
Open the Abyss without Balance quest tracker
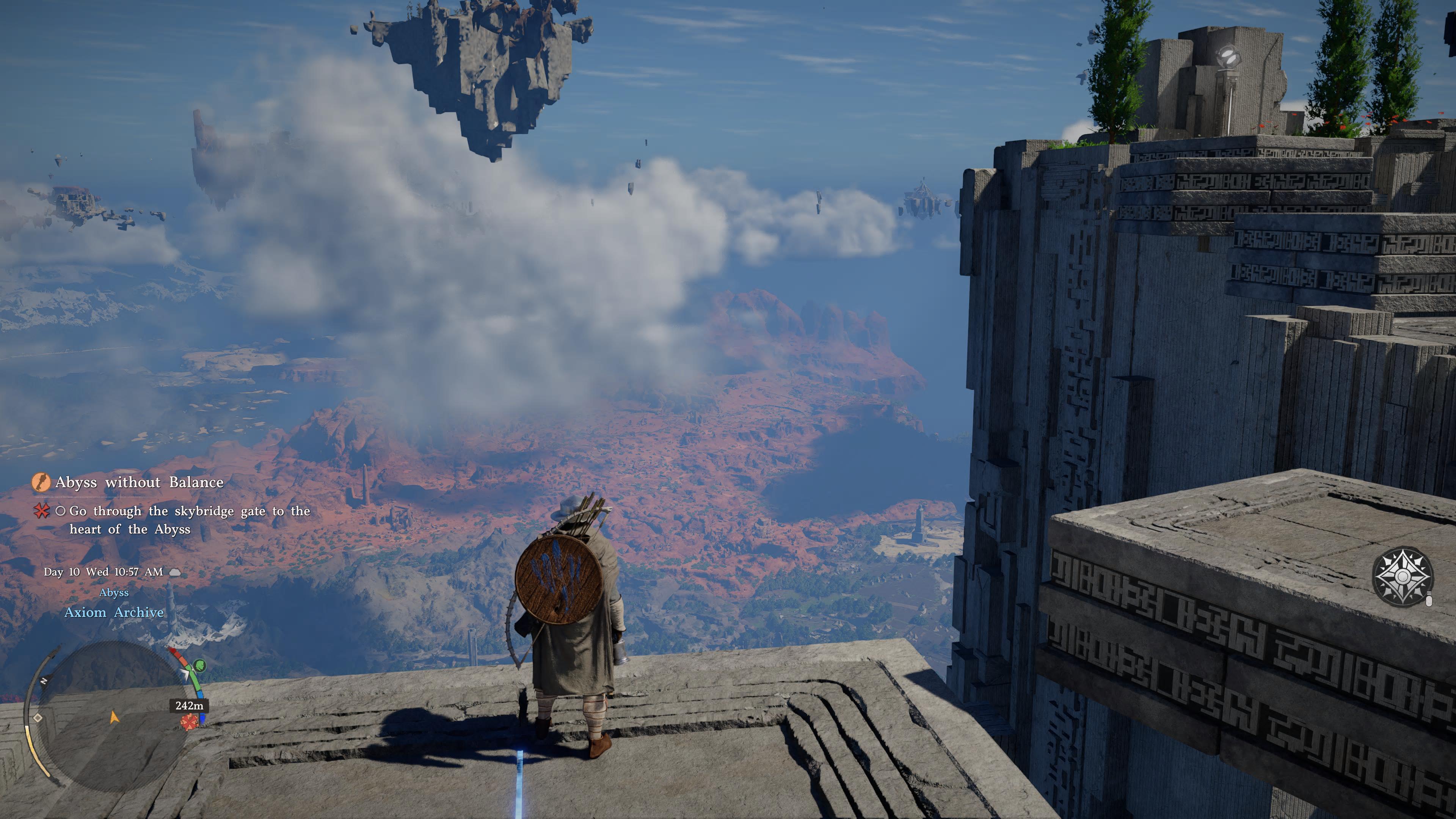coord(139,482)
